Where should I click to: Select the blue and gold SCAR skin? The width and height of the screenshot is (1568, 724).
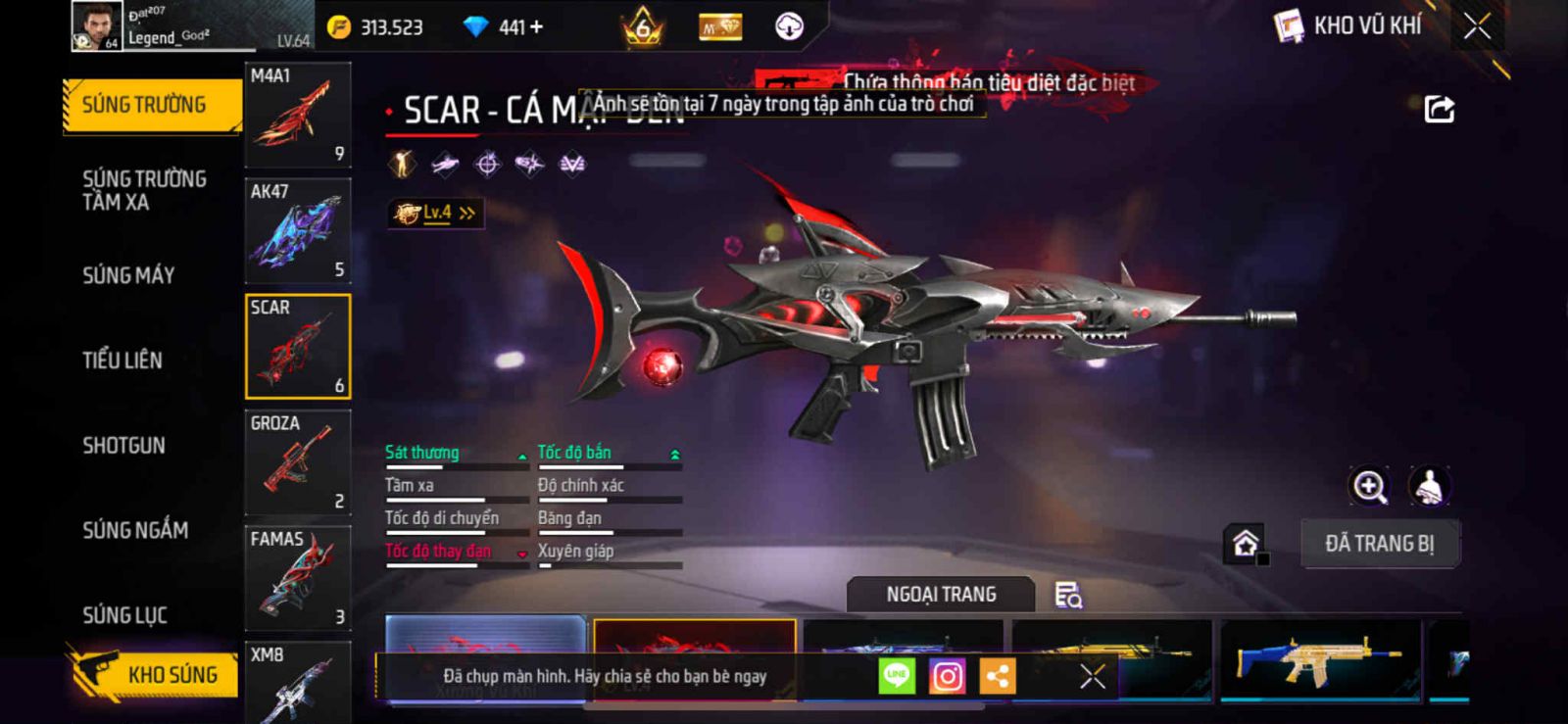tap(1320, 660)
